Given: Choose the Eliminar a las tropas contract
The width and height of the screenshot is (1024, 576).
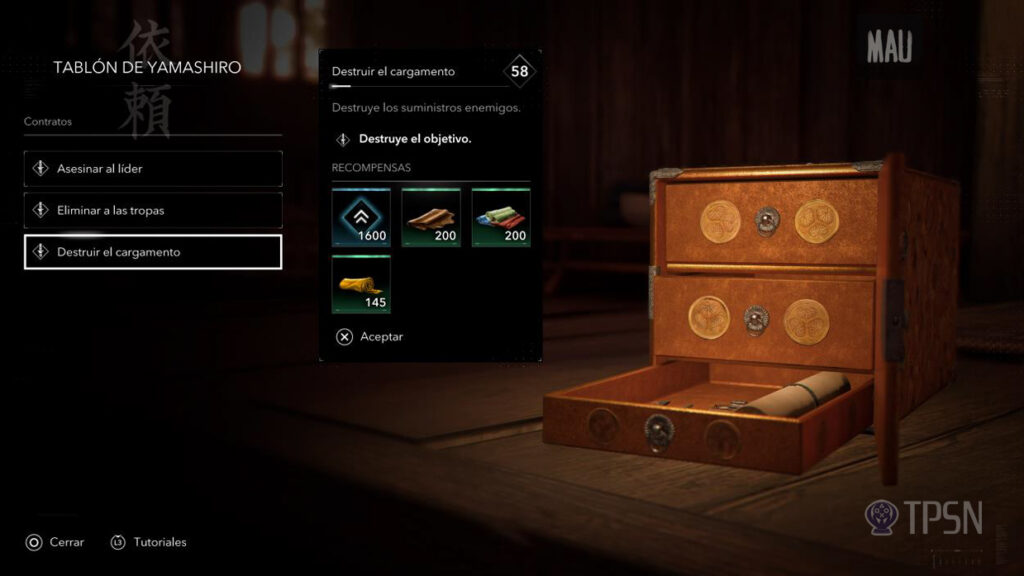Looking at the screenshot, I should (x=153, y=210).
